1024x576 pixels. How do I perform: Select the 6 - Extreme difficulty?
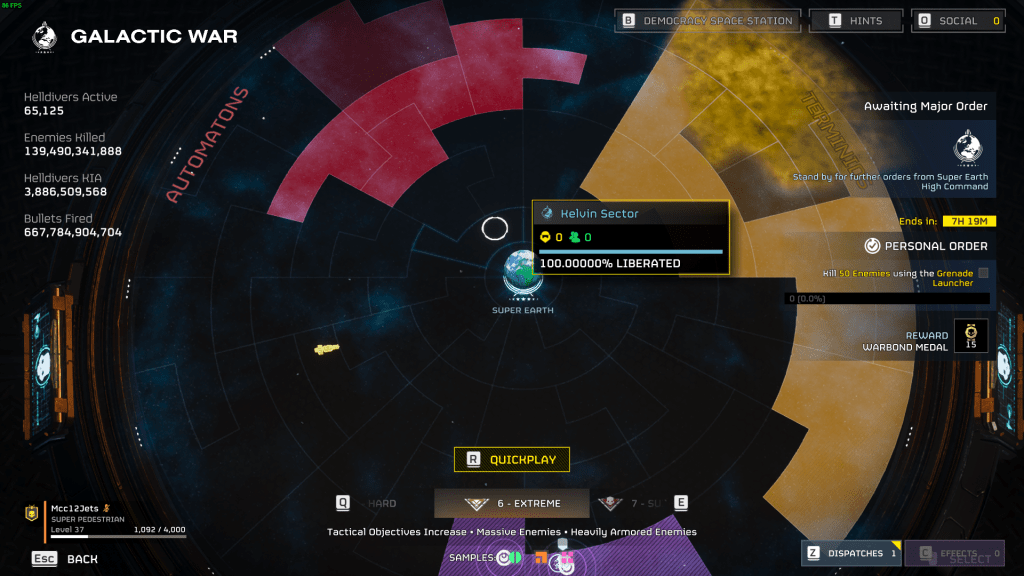pyautogui.click(x=512, y=503)
